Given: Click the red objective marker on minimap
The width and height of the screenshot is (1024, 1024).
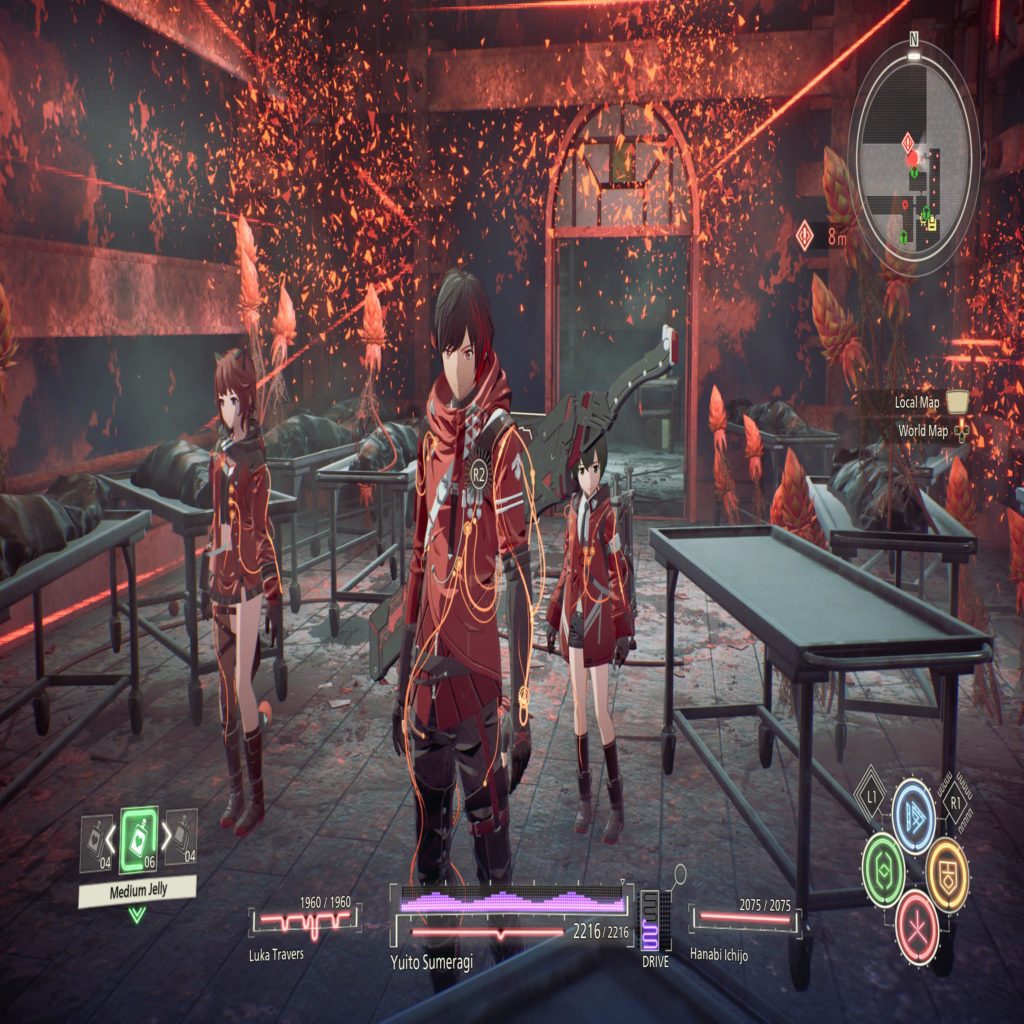Looking at the screenshot, I should [911, 159].
